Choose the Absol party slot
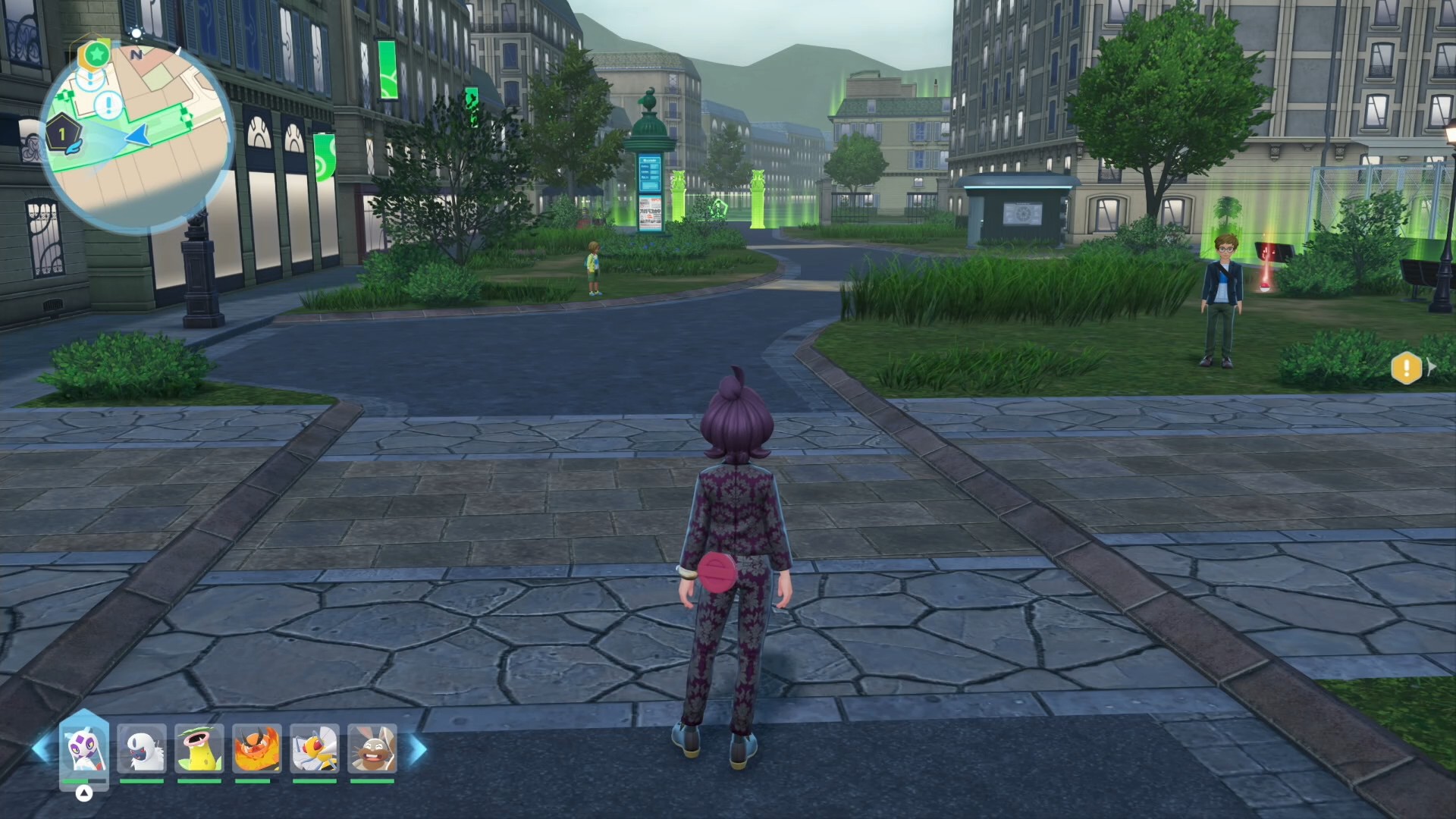Viewport: 1456px width, 819px height. click(142, 748)
